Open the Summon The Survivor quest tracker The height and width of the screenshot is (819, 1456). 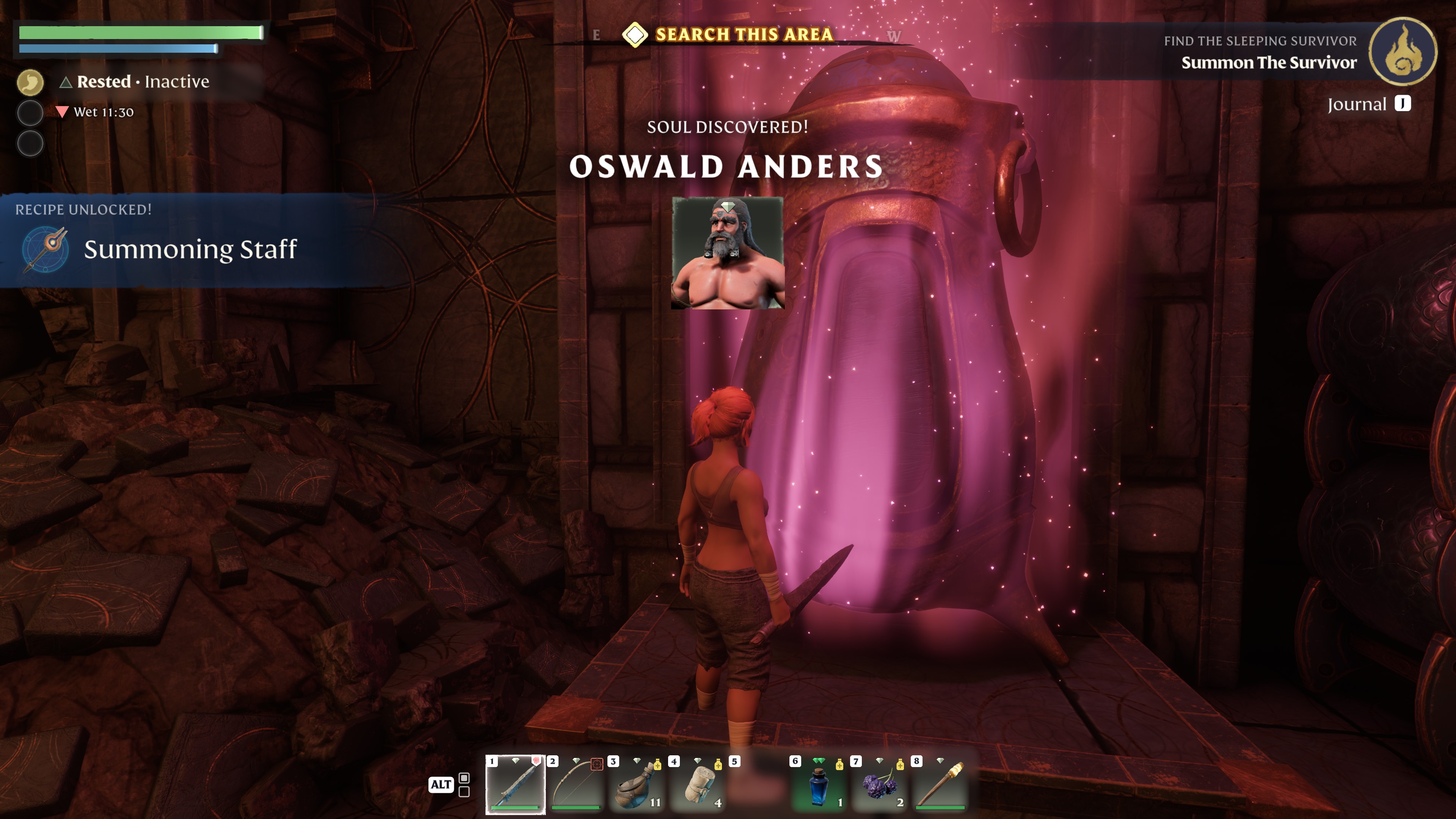(x=1268, y=62)
